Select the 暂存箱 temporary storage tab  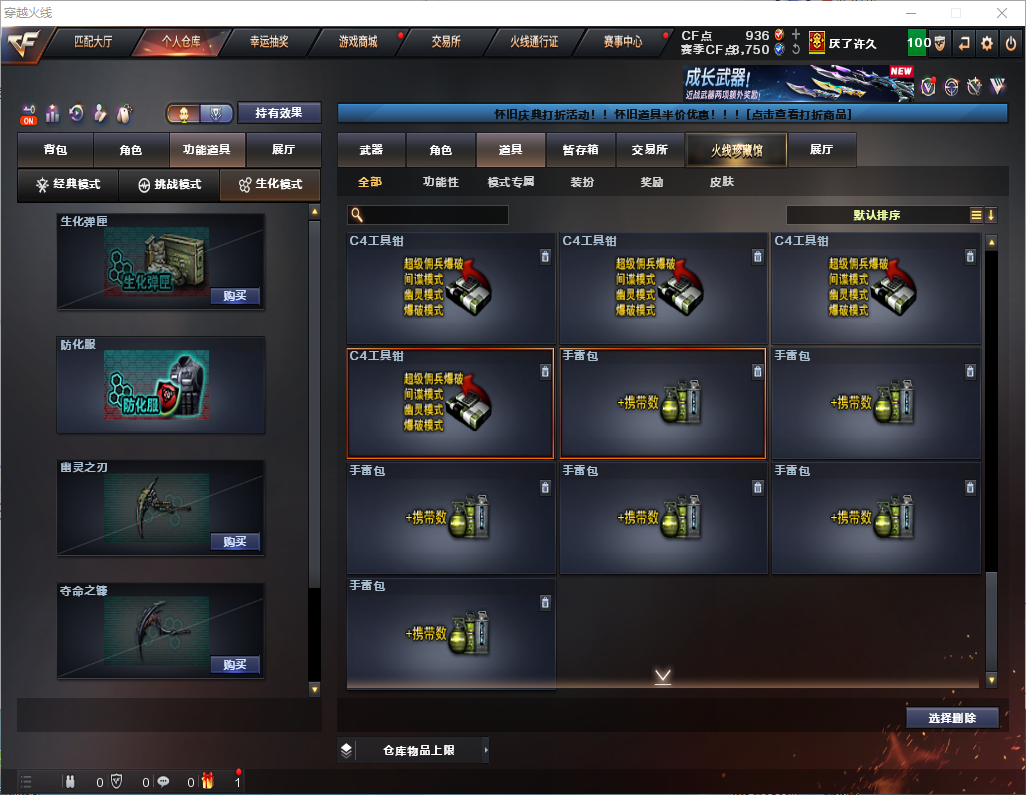point(580,150)
